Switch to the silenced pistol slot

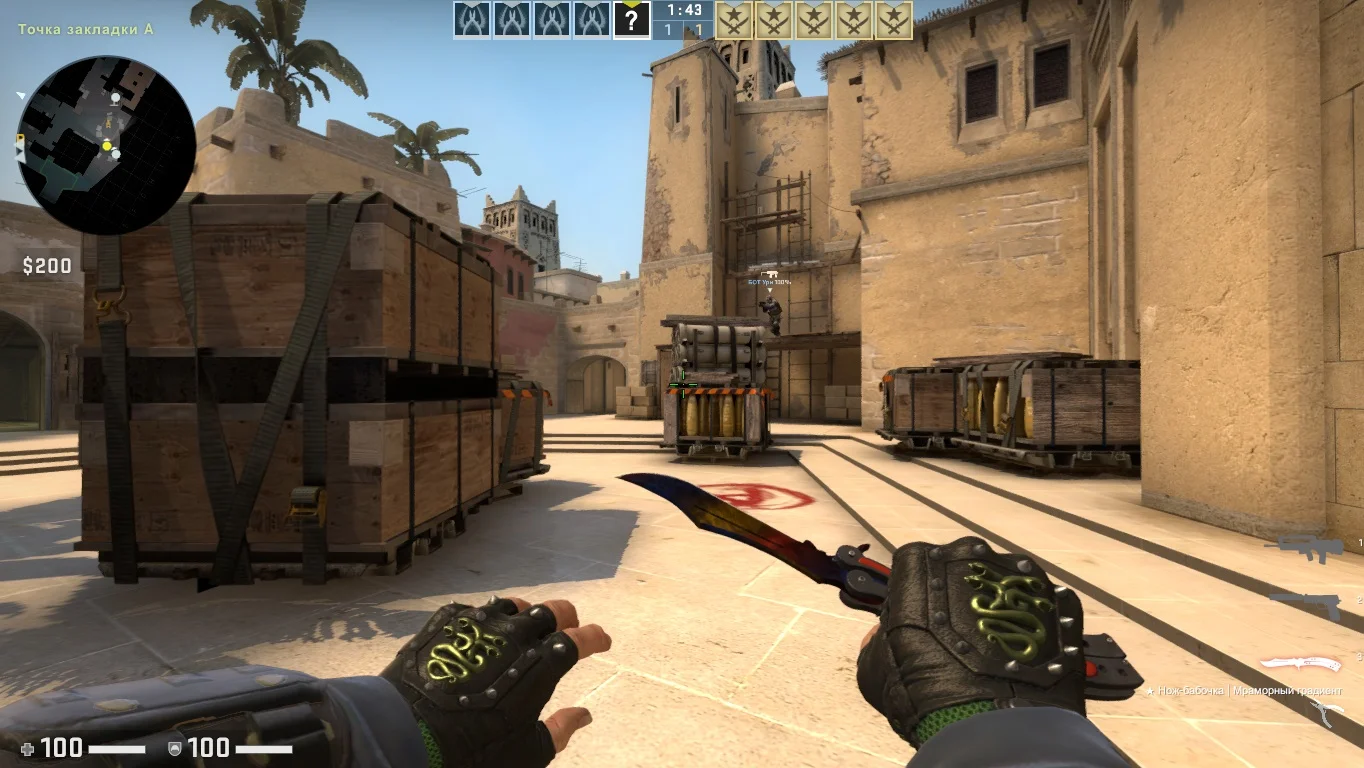(x=1306, y=603)
